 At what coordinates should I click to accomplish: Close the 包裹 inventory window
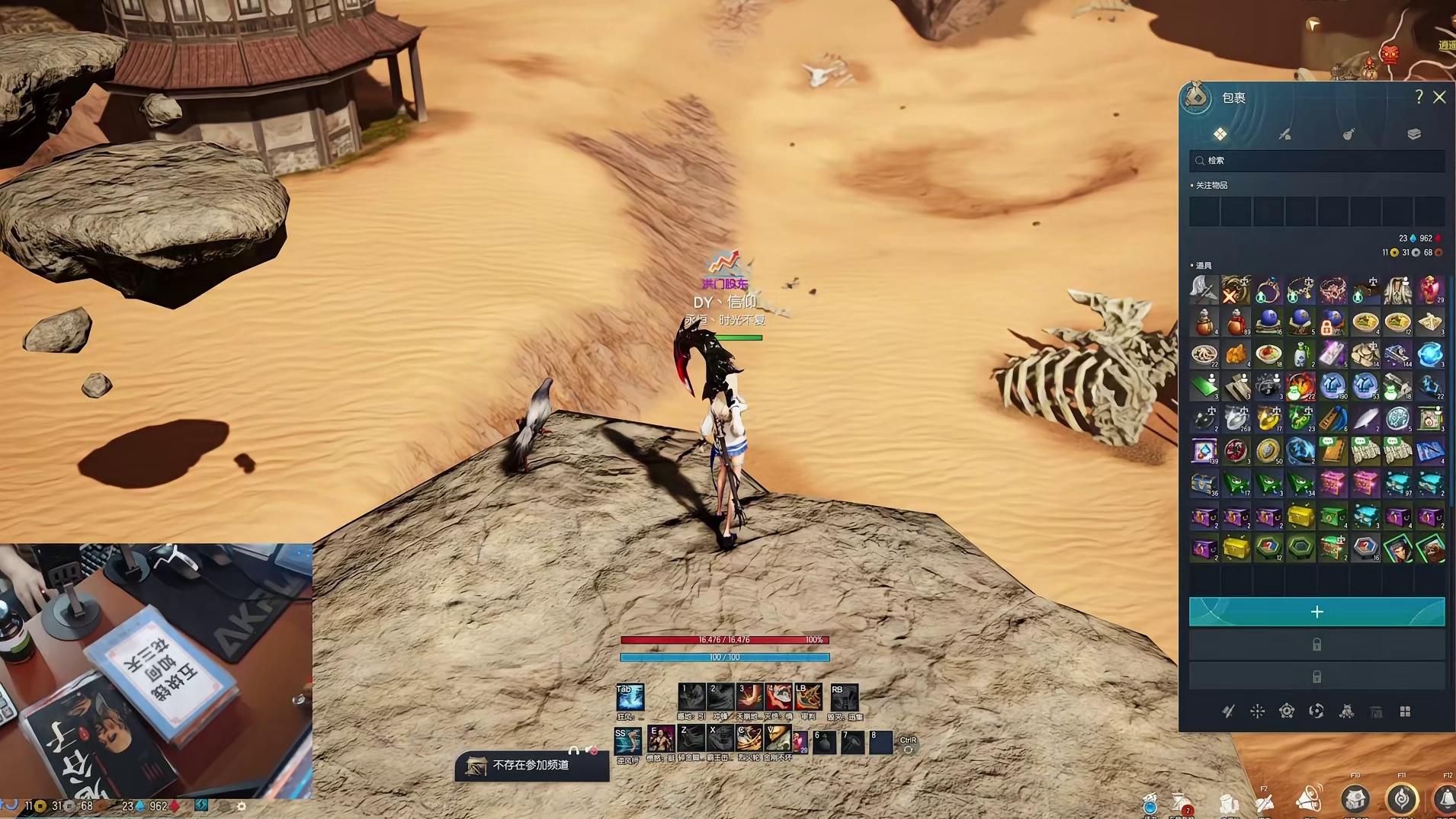[1439, 98]
